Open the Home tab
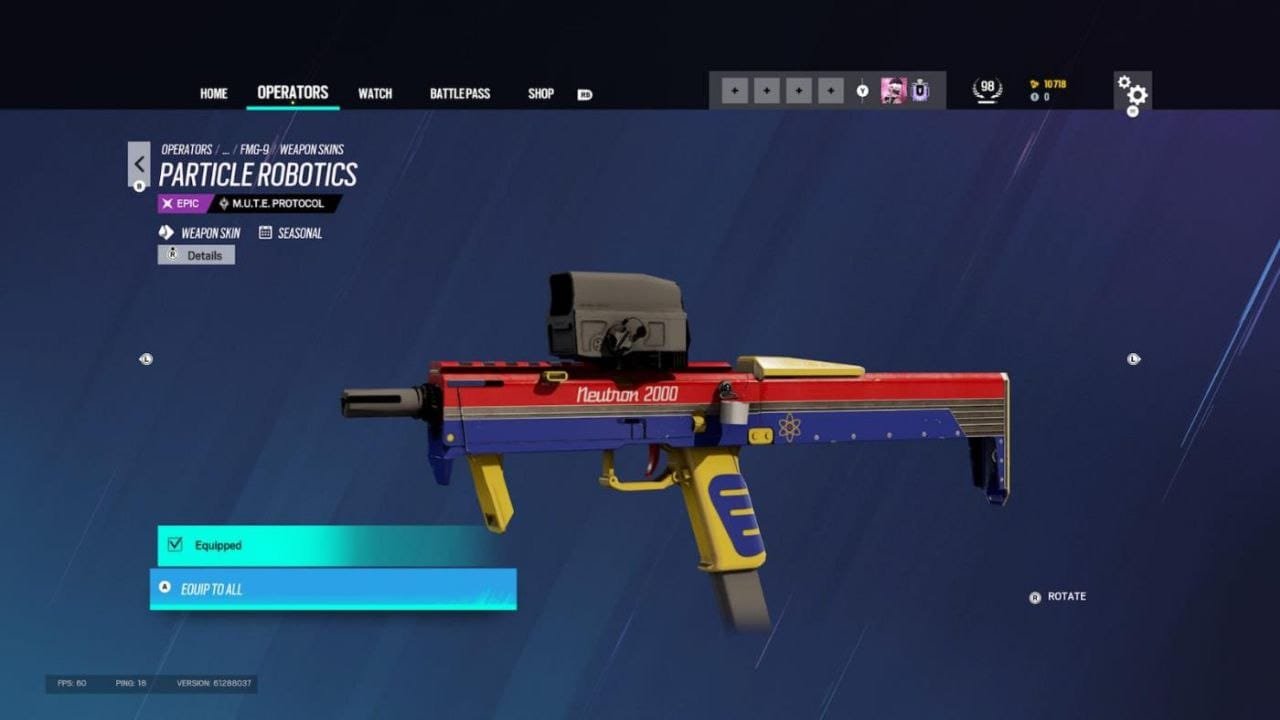1280x720 pixels. click(213, 94)
